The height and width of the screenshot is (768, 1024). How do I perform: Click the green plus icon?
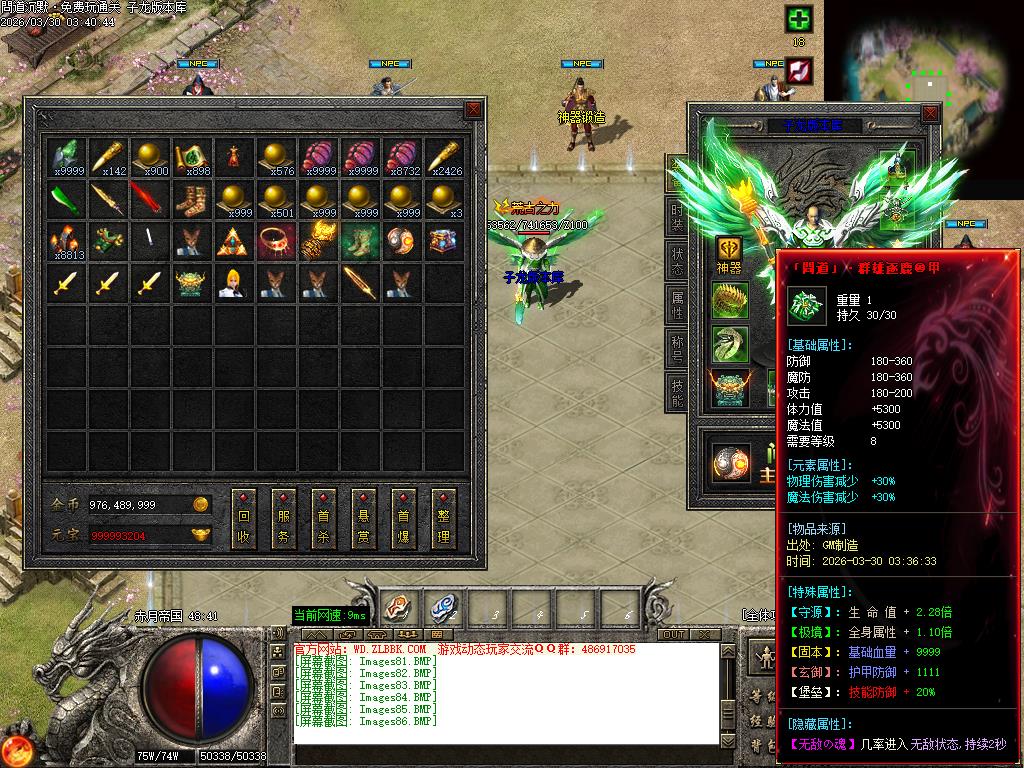[798, 19]
